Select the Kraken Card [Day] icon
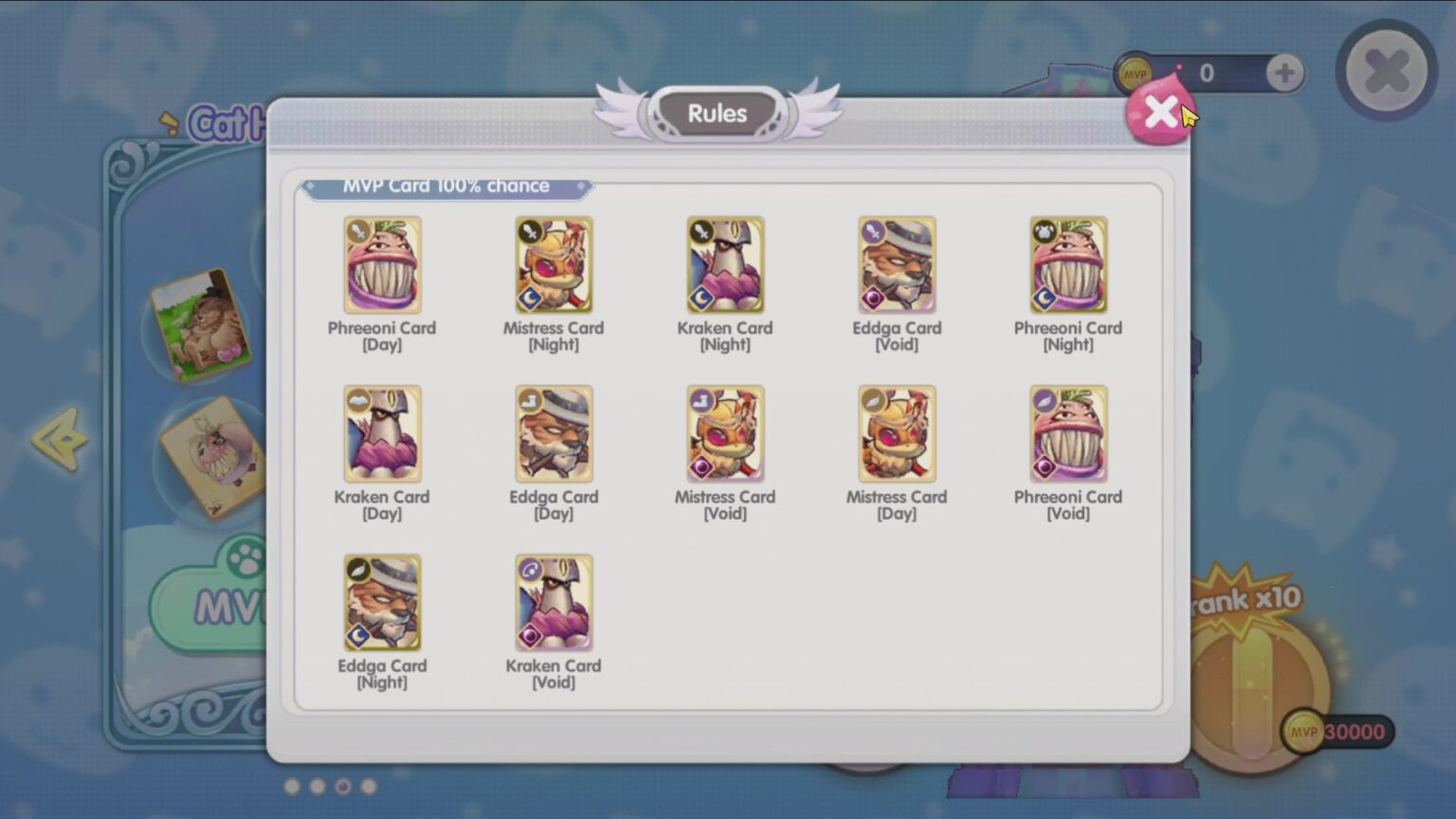The width and height of the screenshot is (1456, 819). point(383,433)
